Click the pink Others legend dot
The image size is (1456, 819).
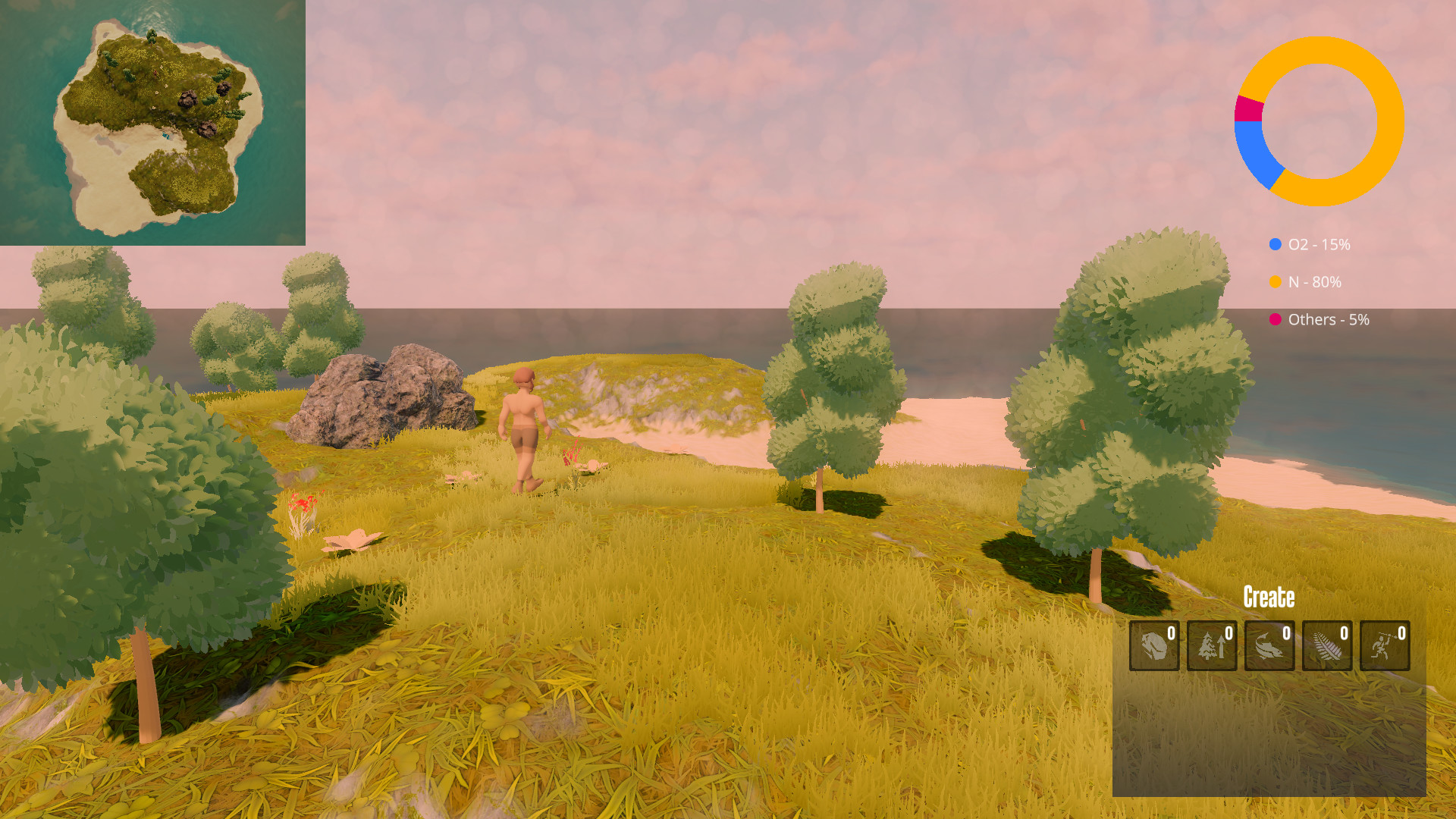[x=1277, y=320]
